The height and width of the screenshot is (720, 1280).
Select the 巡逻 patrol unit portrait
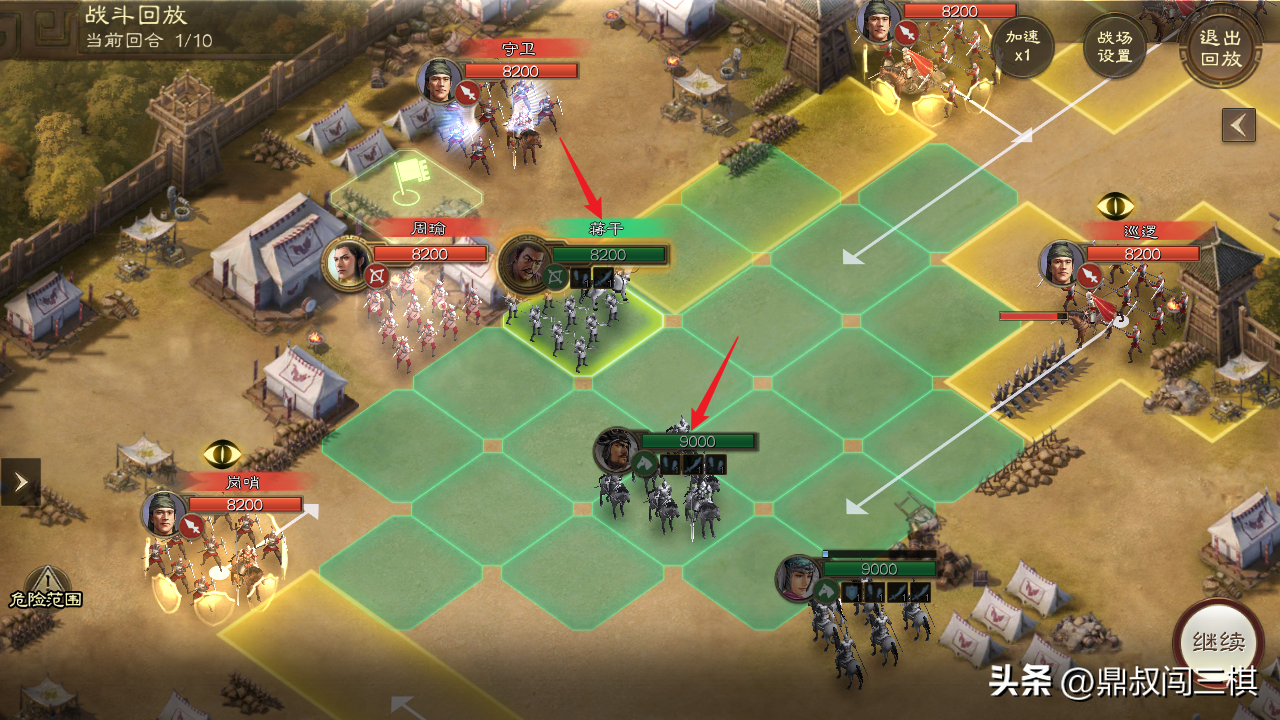coord(1062,263)
